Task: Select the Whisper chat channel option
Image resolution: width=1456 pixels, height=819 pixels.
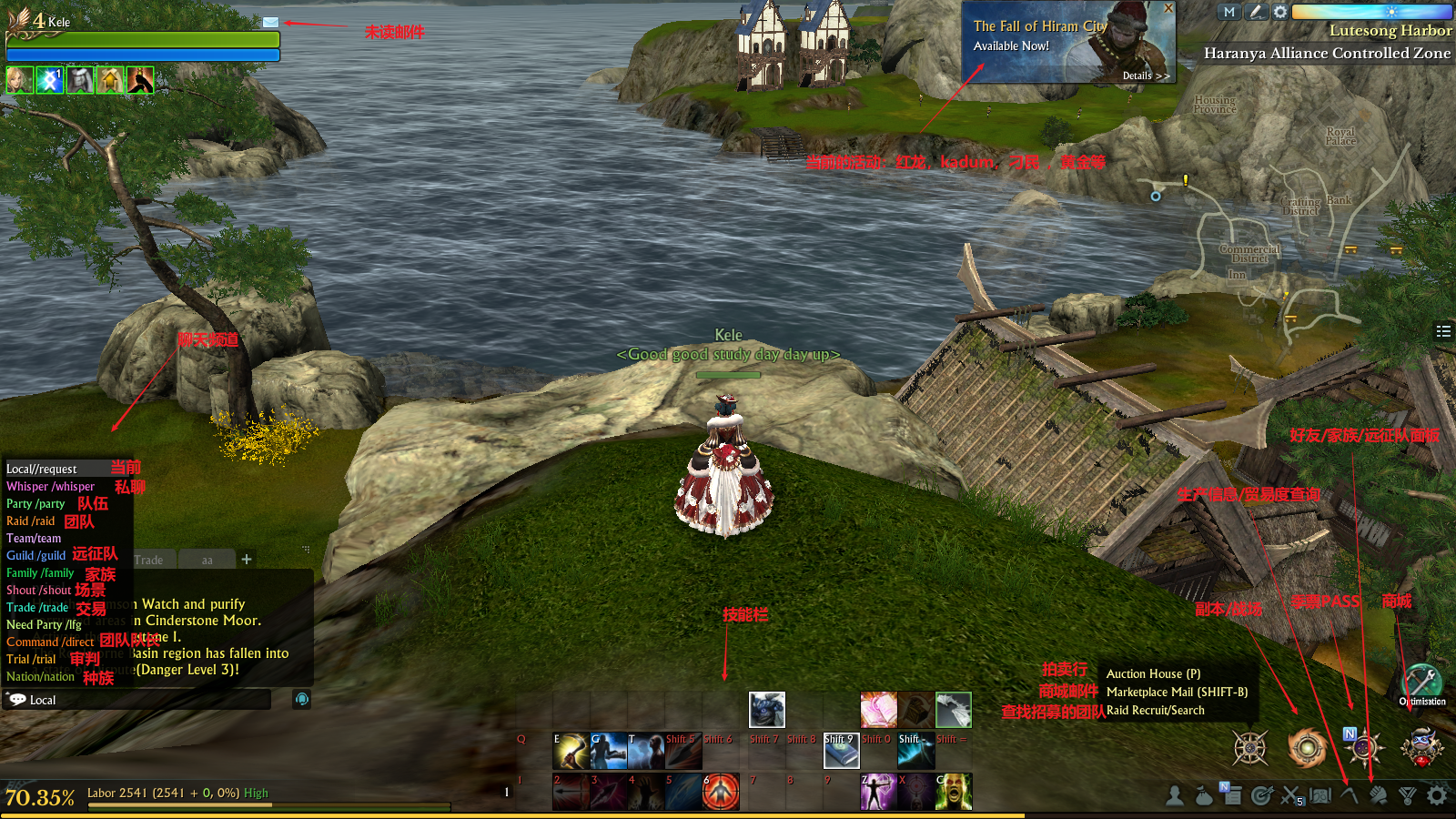Action: (50, 487)
